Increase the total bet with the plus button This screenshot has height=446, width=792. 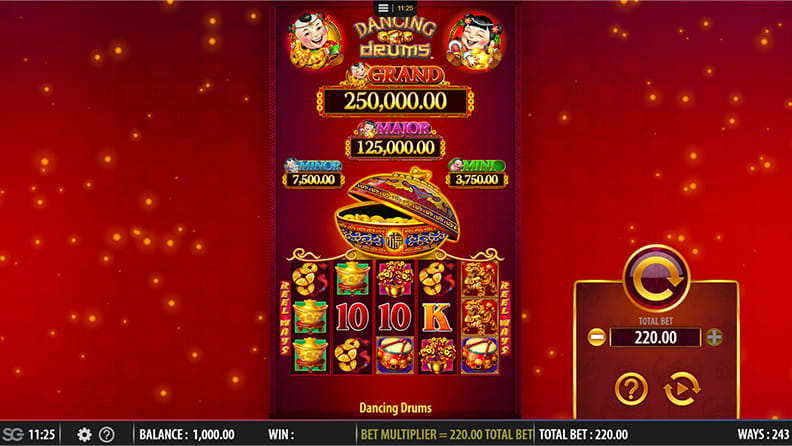click(x=714, y=337)
